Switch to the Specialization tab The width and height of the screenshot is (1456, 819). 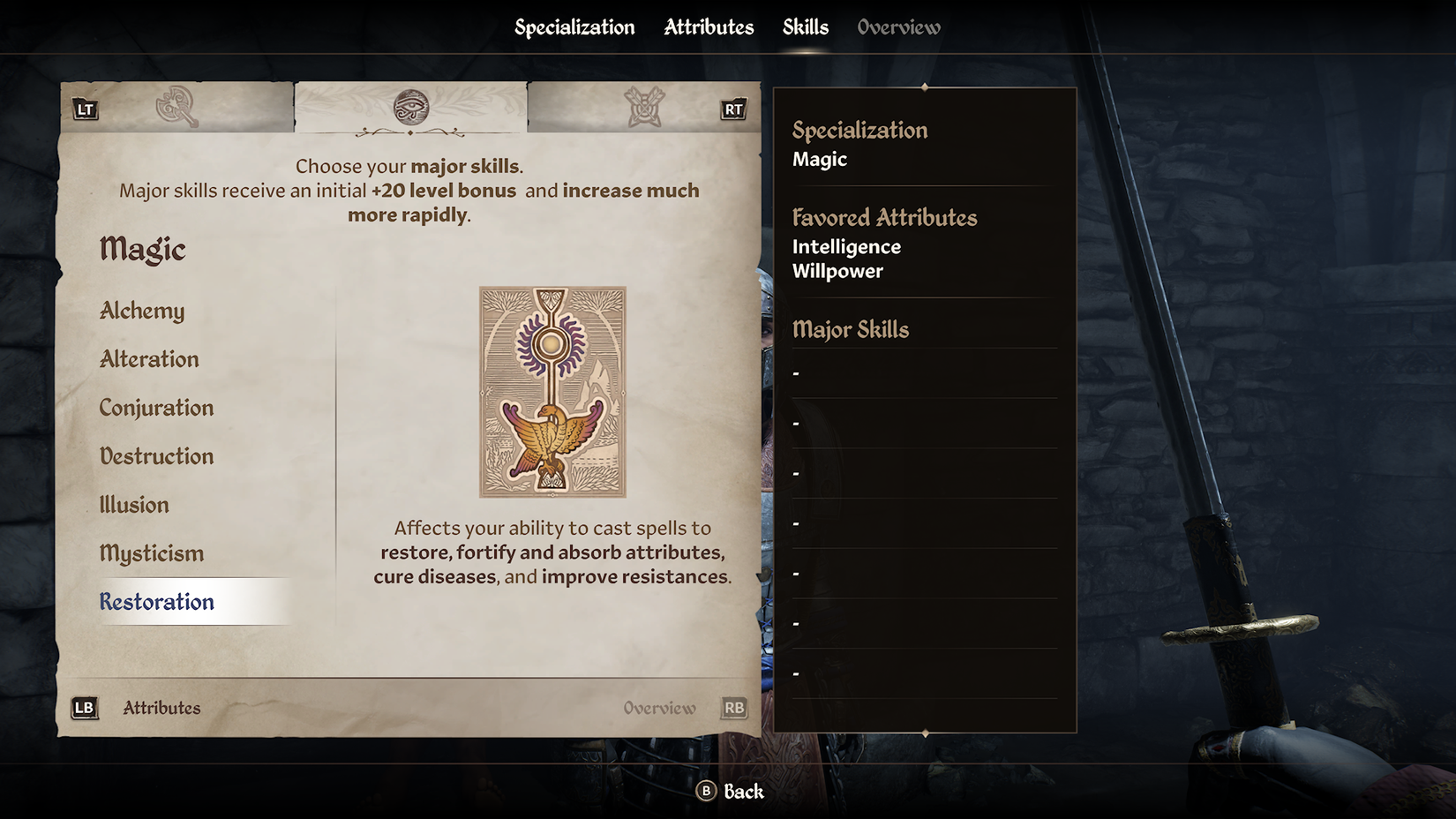click(x=574, y=27)
